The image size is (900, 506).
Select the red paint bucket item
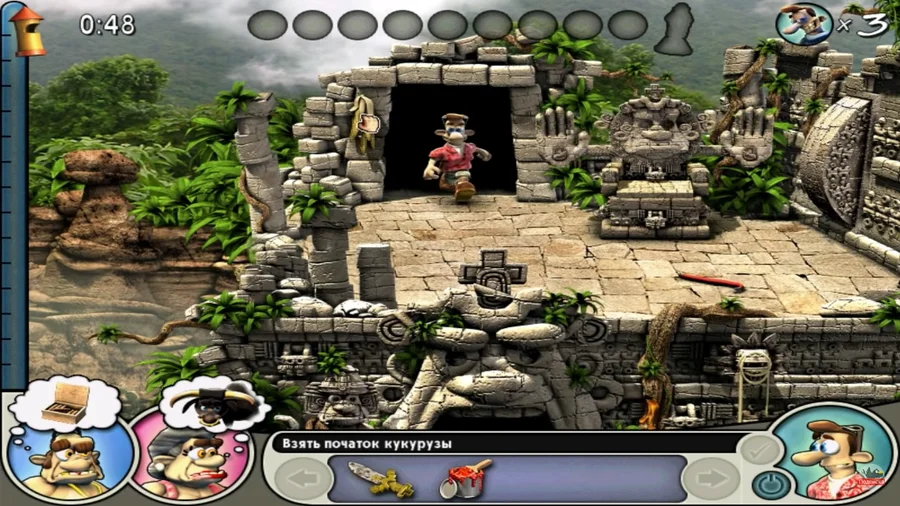(x=464, y=478)
